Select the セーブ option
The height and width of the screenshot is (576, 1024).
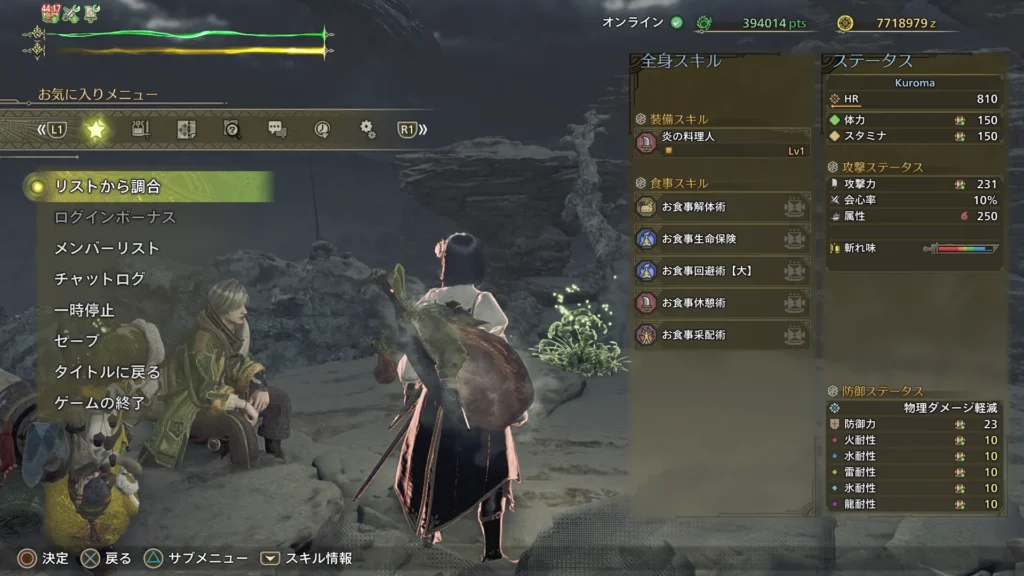[76, 341]
